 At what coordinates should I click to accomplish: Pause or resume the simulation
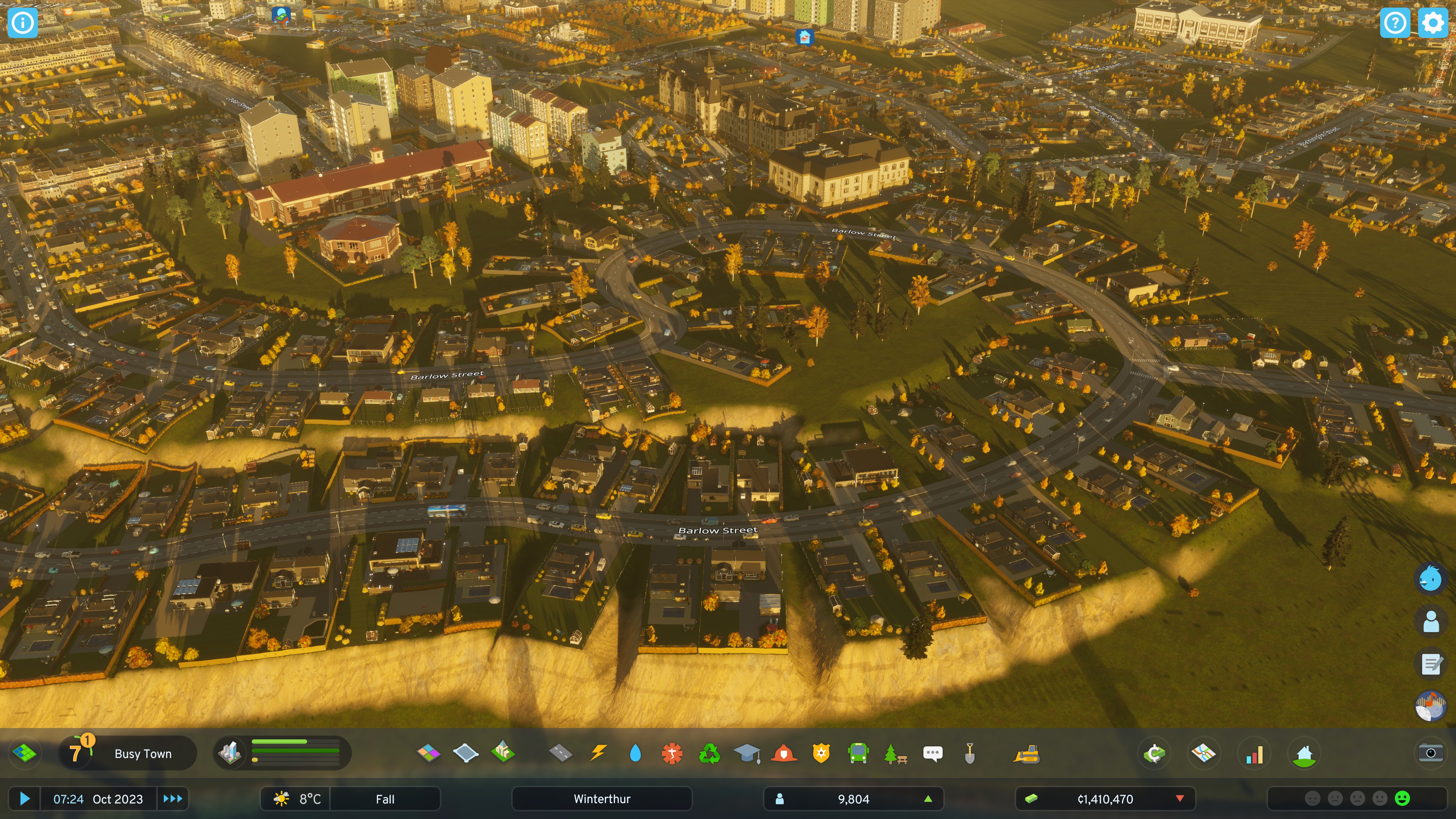[x=24, y=799]
